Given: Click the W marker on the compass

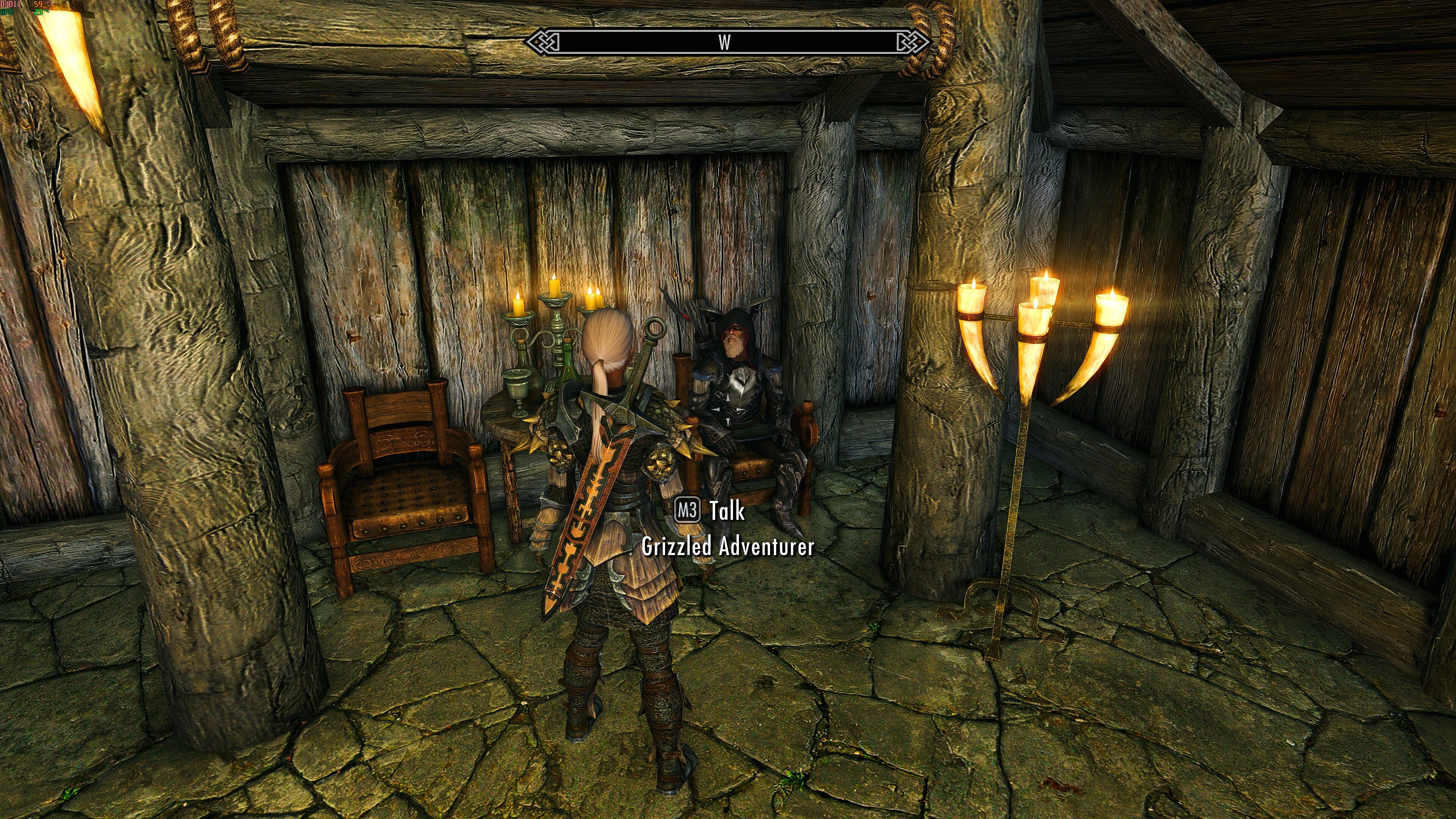Looking at the screenshot, I should (x=725, y=42).
